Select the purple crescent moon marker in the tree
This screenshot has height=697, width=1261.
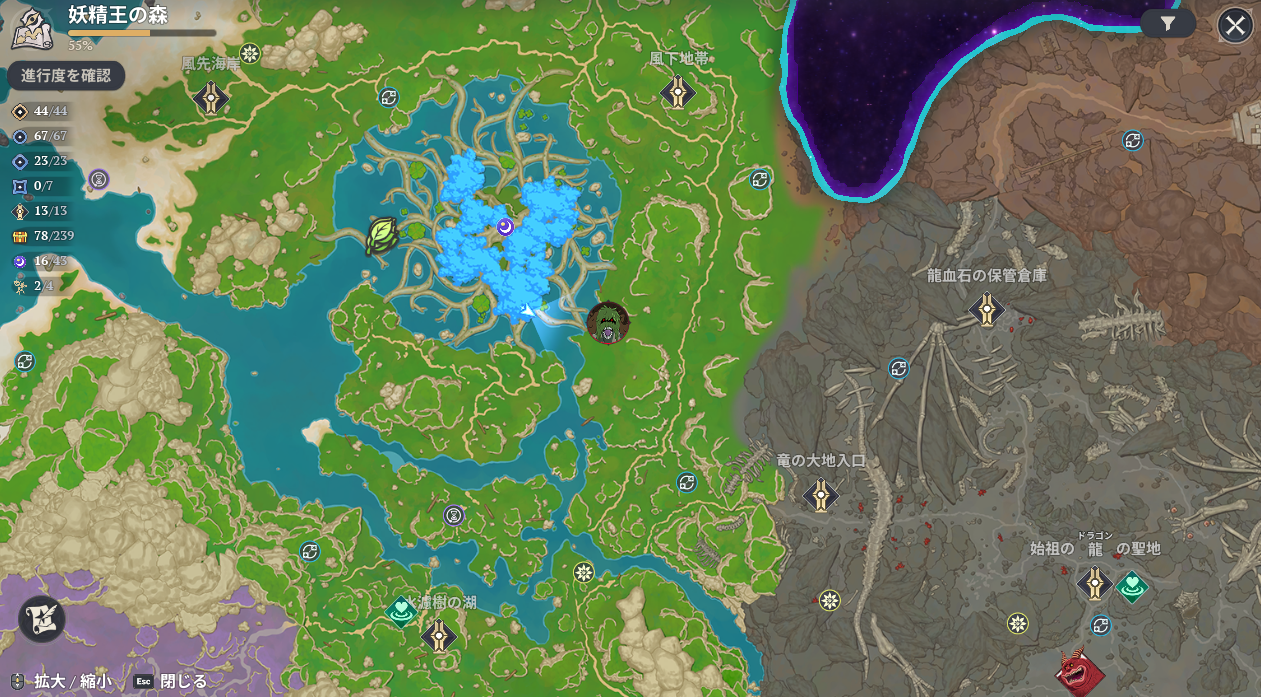[x=506, y=228]
